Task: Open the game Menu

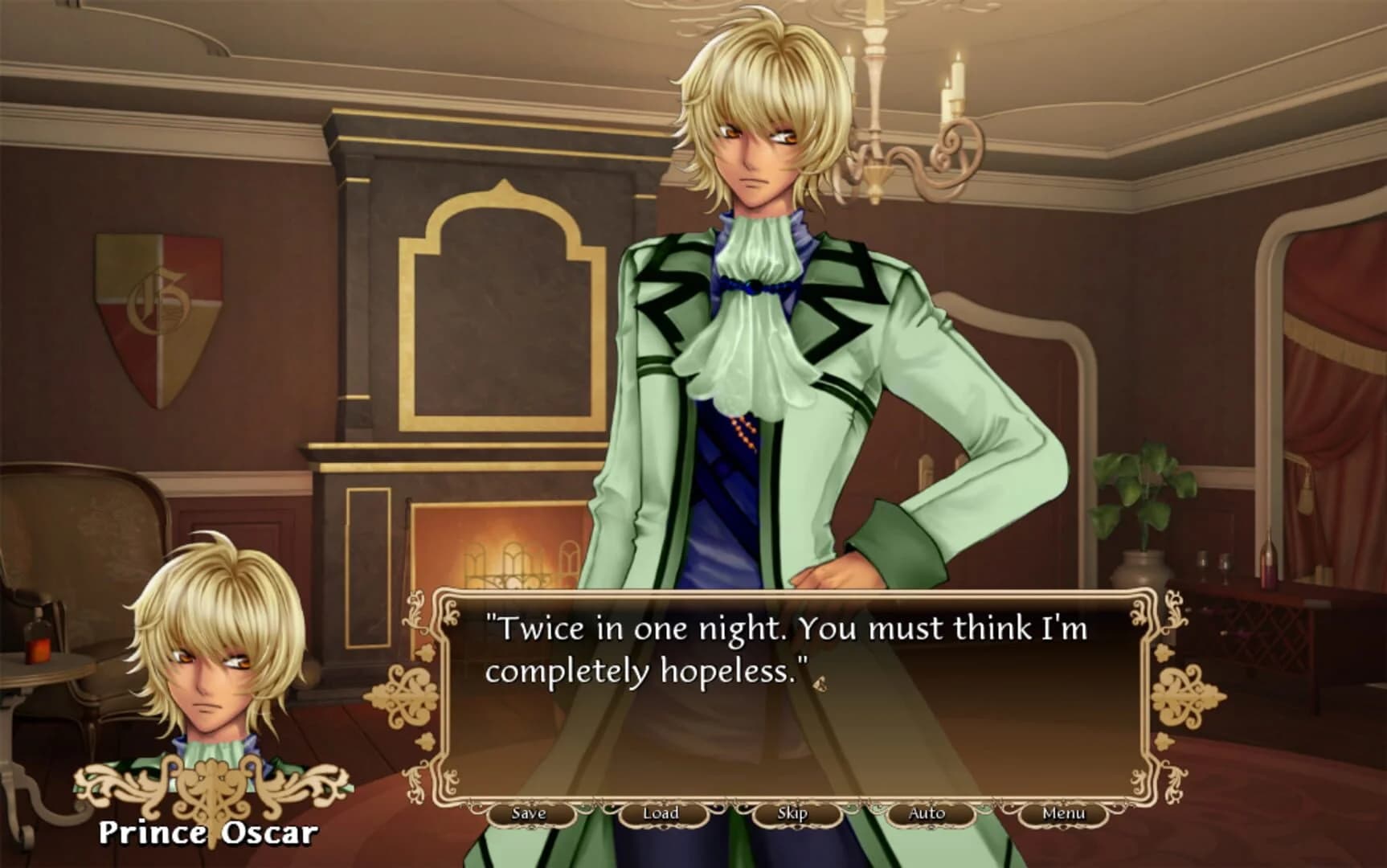Action: click(1062, 813)
